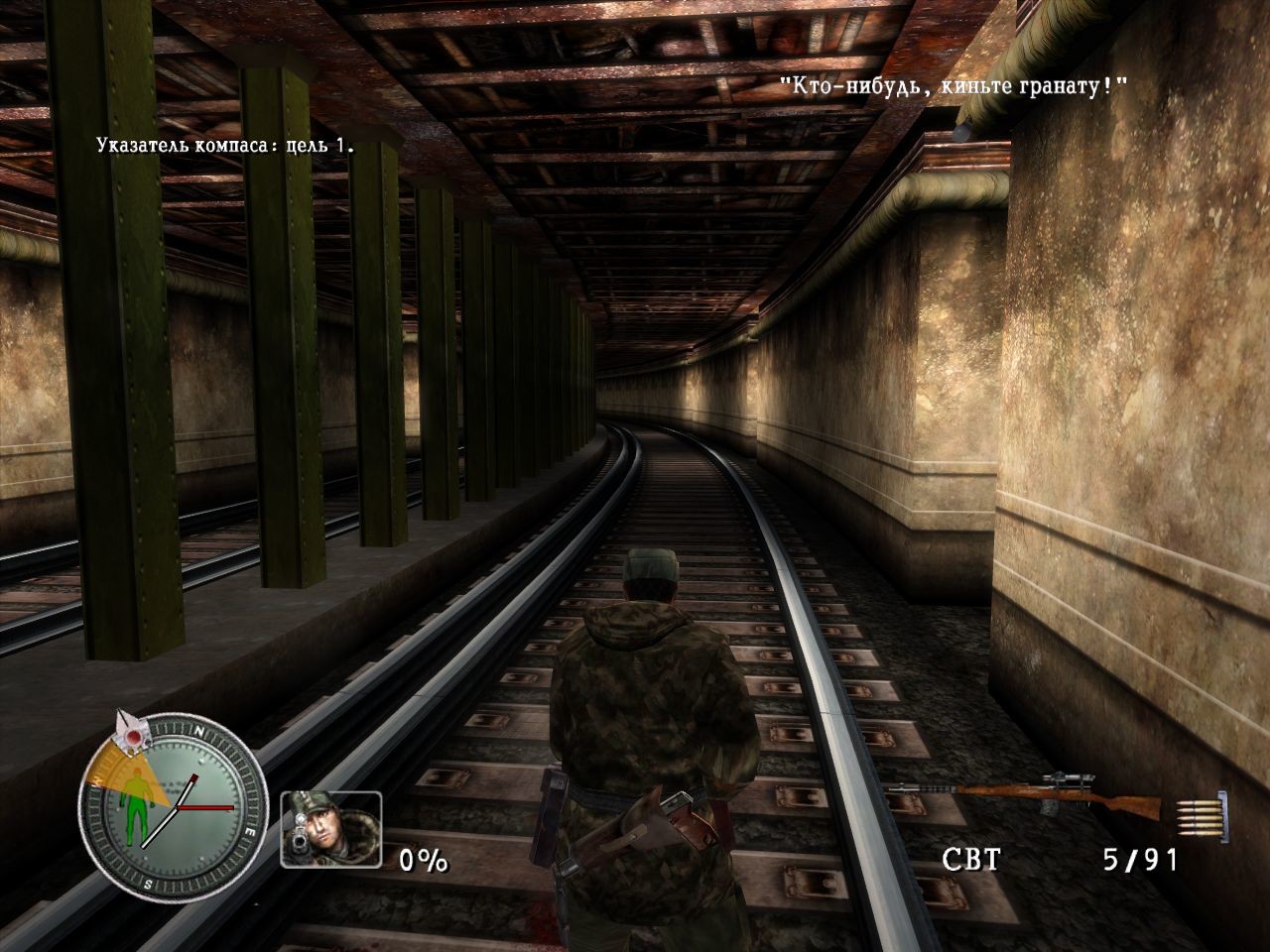Select the compass objective pointer text

pos(225,146)
